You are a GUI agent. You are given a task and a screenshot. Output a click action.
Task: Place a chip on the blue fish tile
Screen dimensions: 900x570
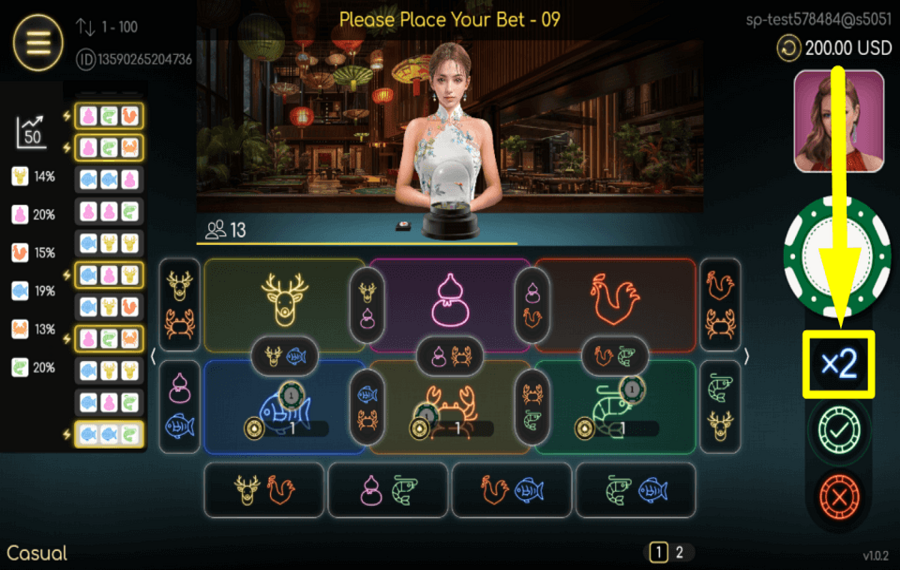pos(284,405)
